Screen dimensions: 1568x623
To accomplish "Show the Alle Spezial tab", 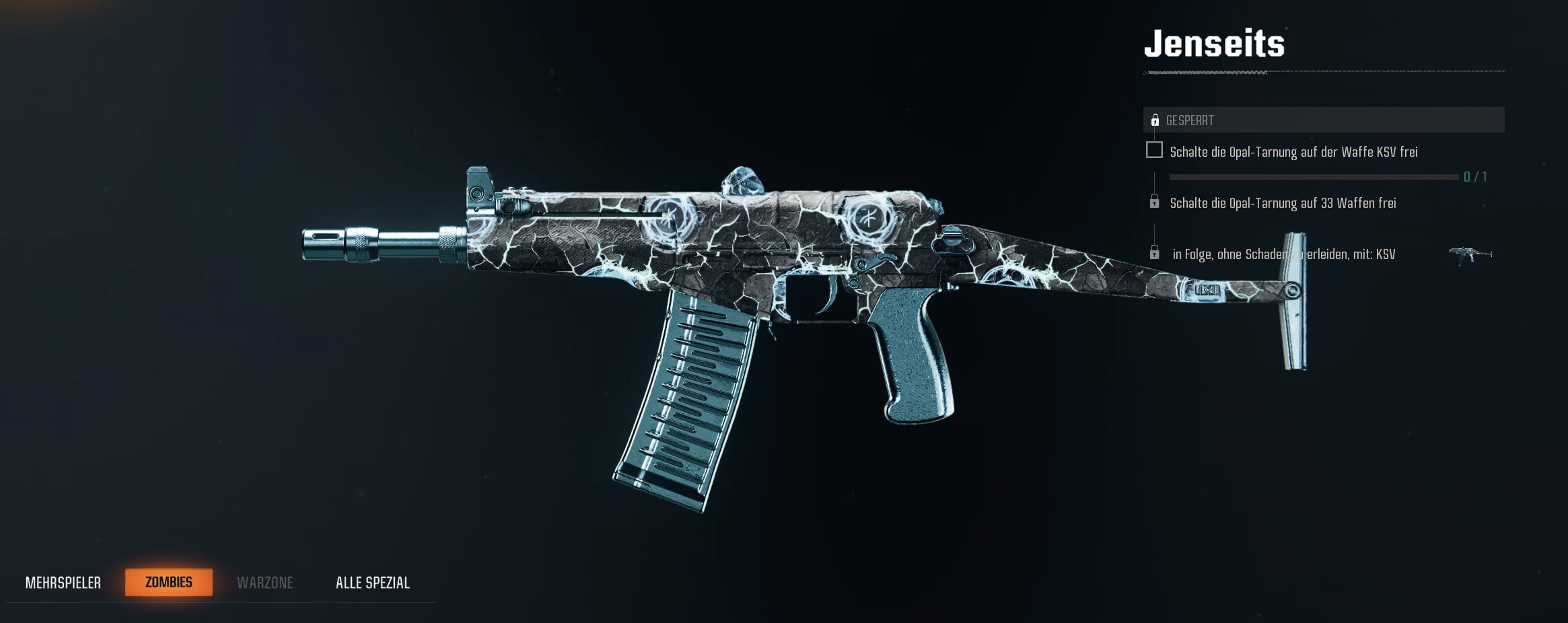I will [373, 583].
